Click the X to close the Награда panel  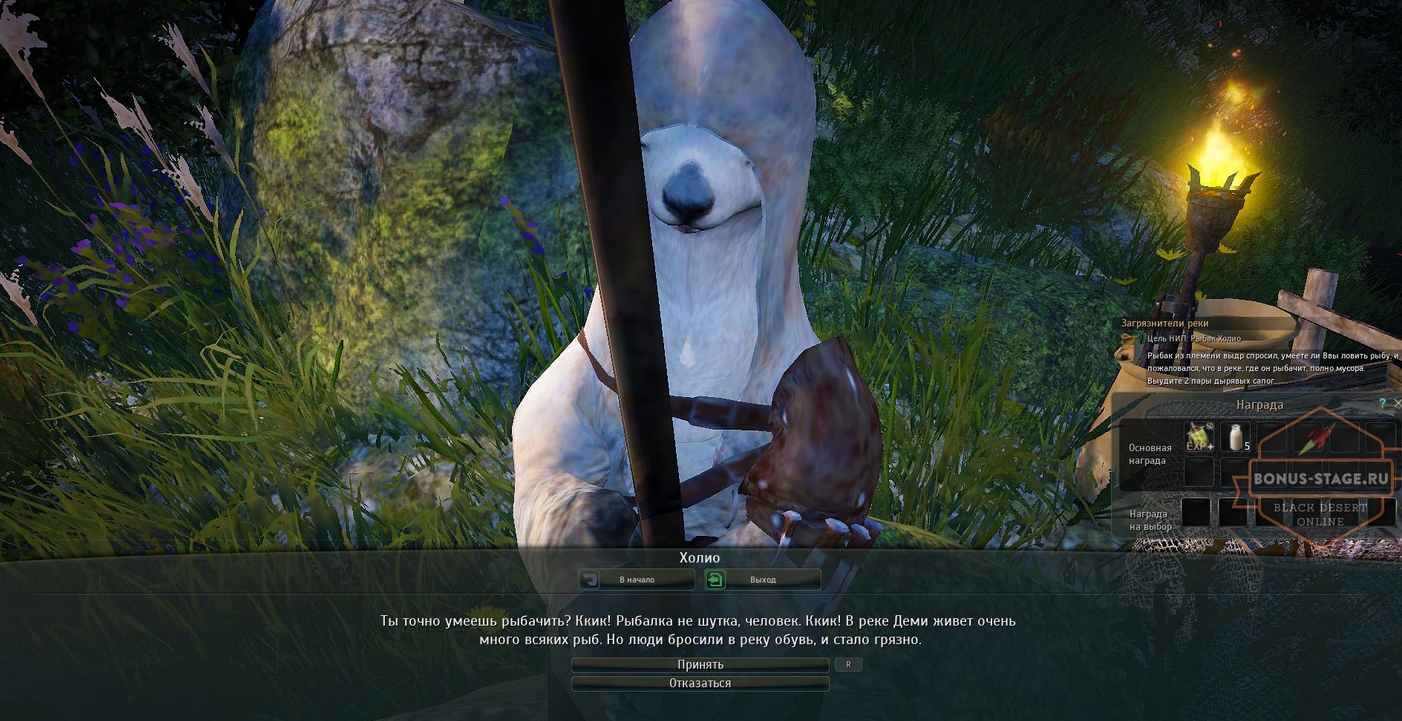tap(1397, 403)
